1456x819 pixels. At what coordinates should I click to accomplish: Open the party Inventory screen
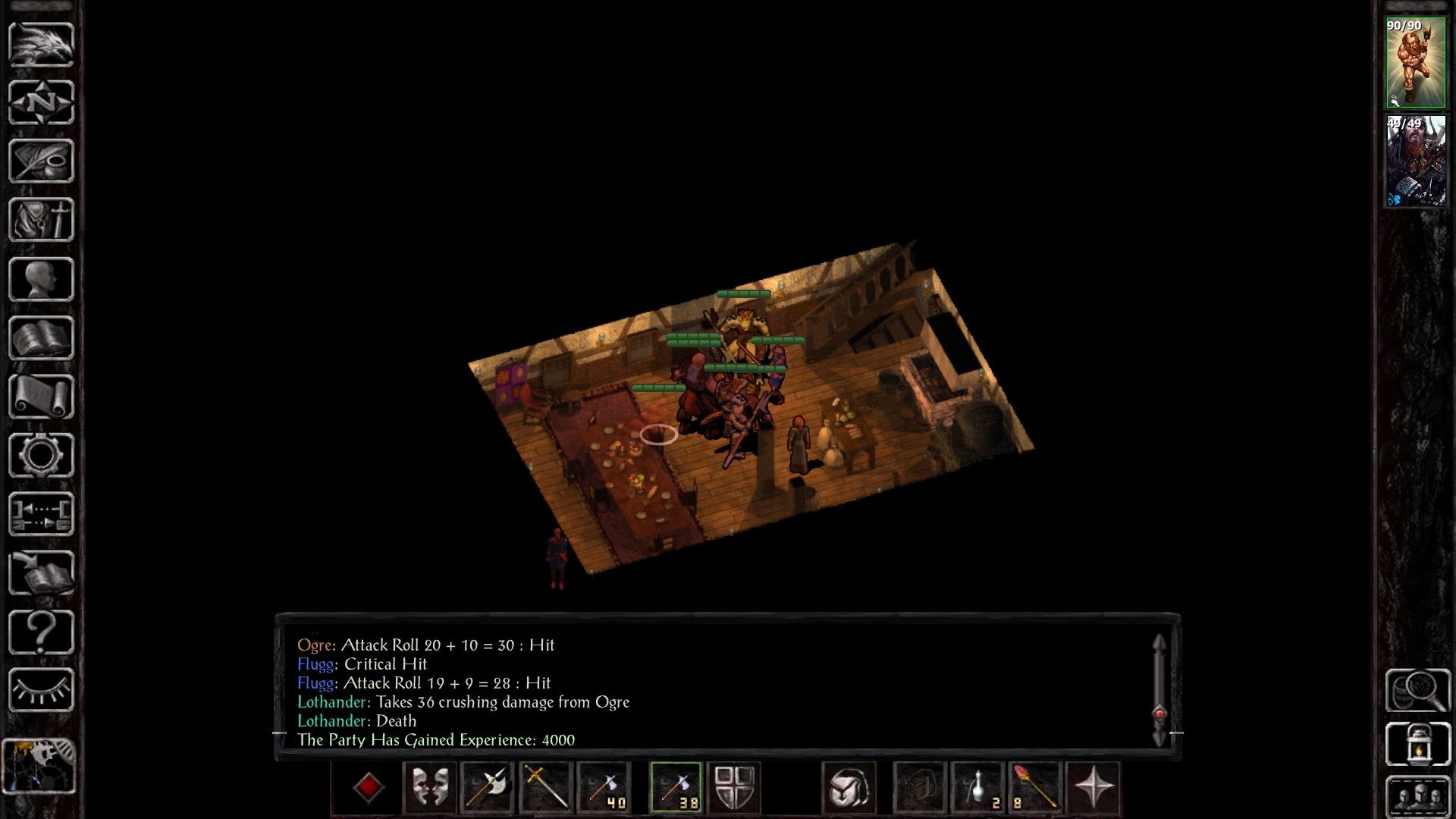point(42,220)
